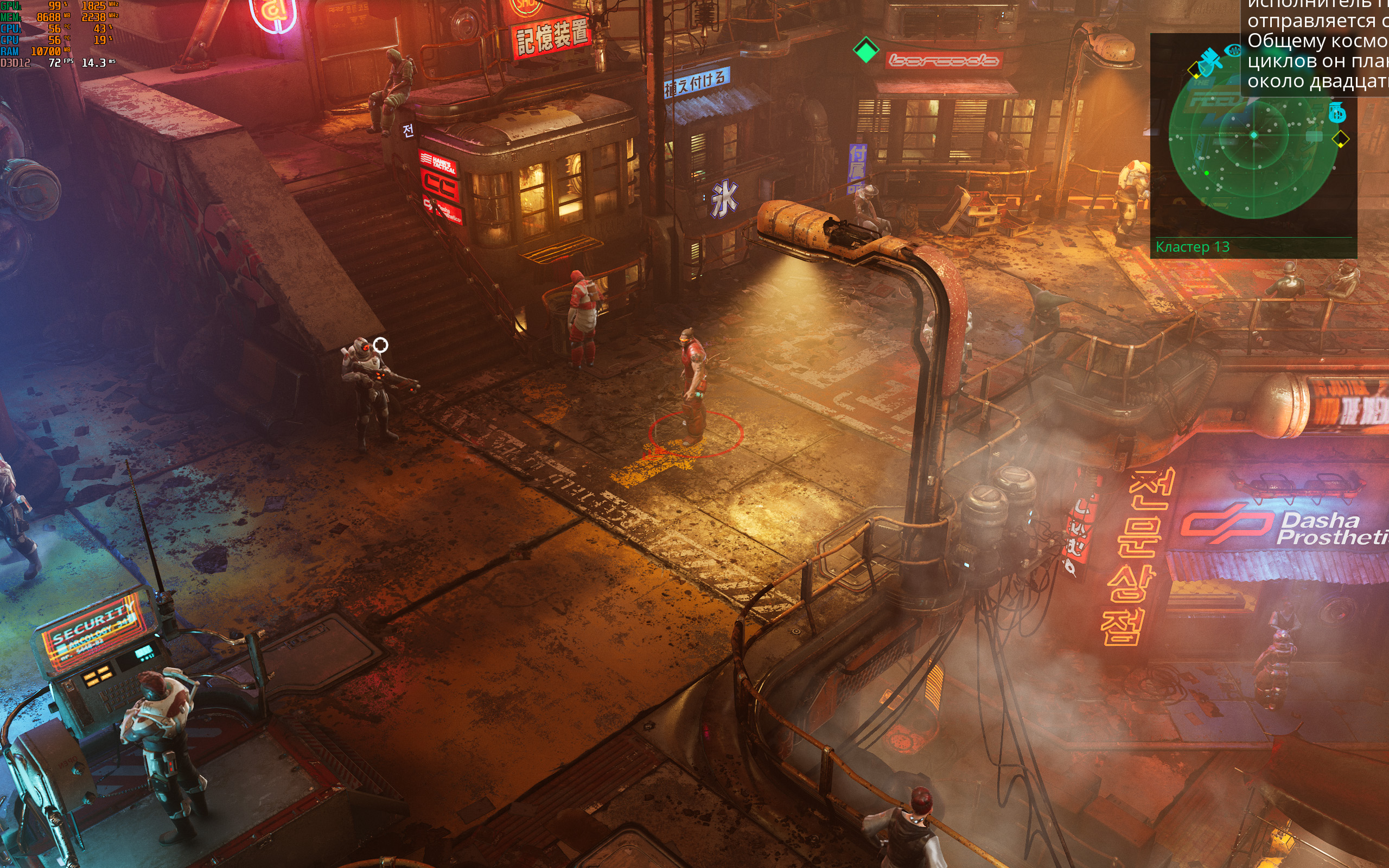Click the green diamond objective waypoint marker
The height and width of the screenshot is (868, 1389).
(x=865, y=50)
